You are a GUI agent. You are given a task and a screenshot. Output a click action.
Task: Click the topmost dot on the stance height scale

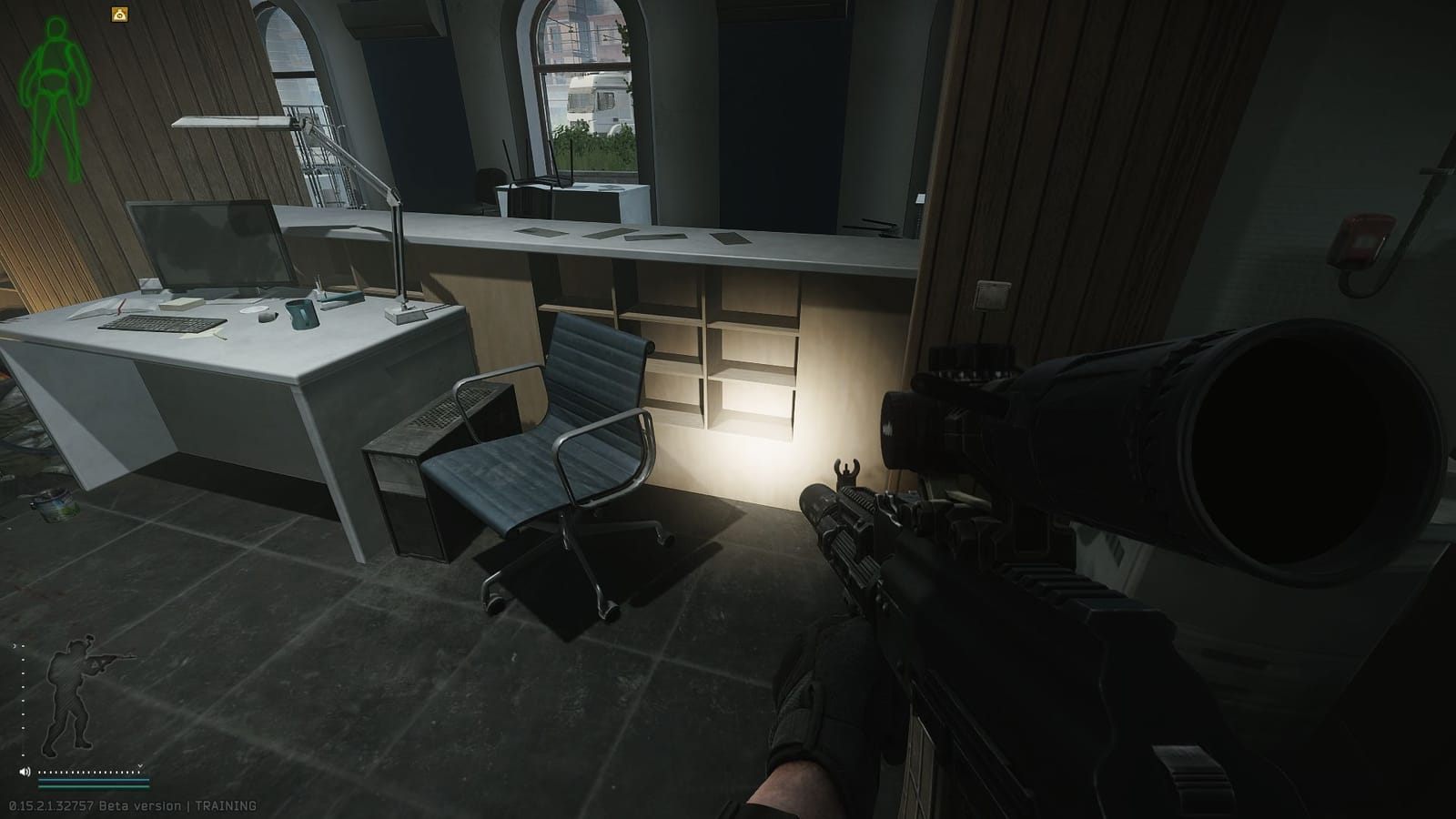point(23,646)
